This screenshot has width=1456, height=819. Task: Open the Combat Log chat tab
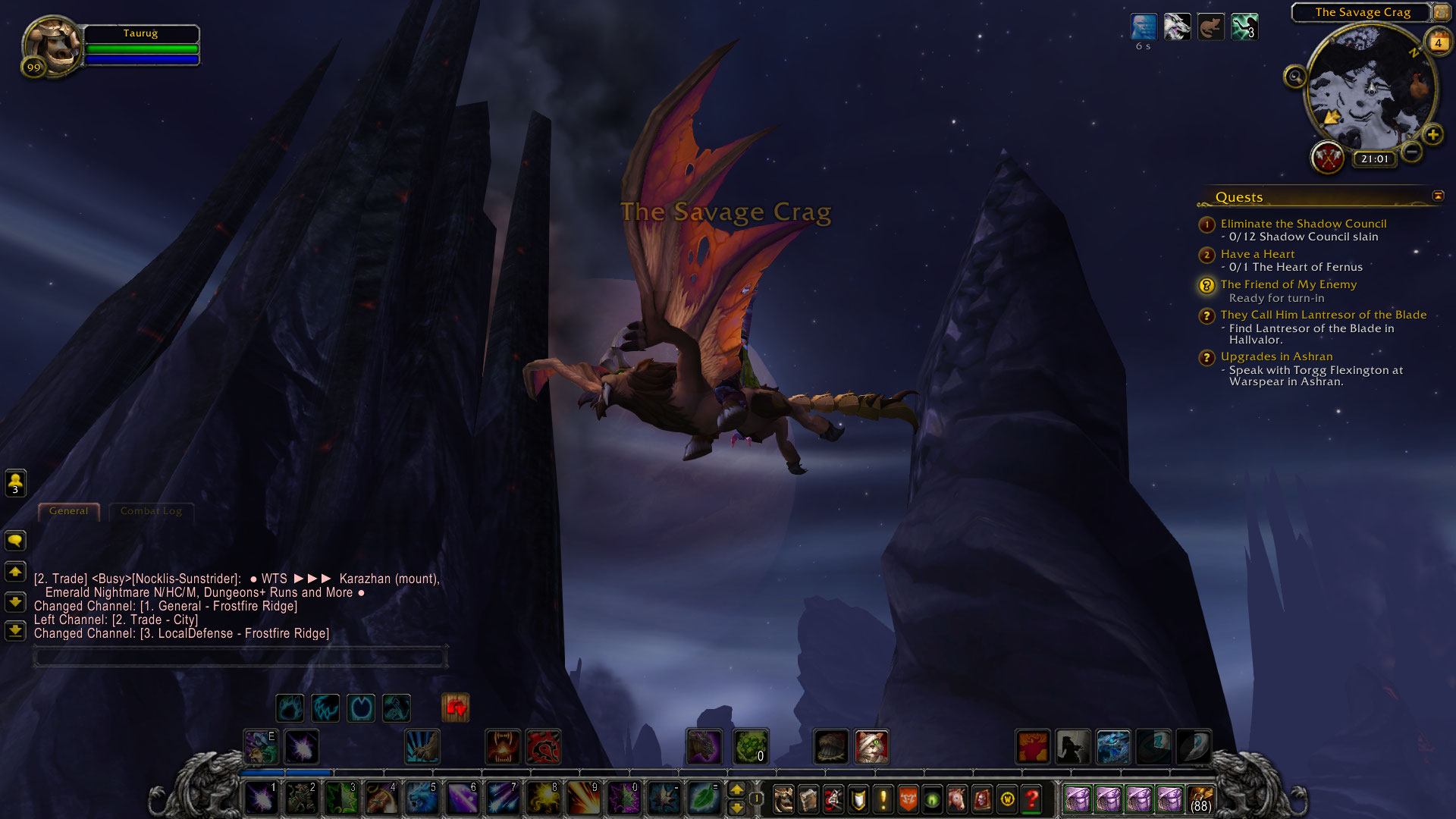coord(151,511)
